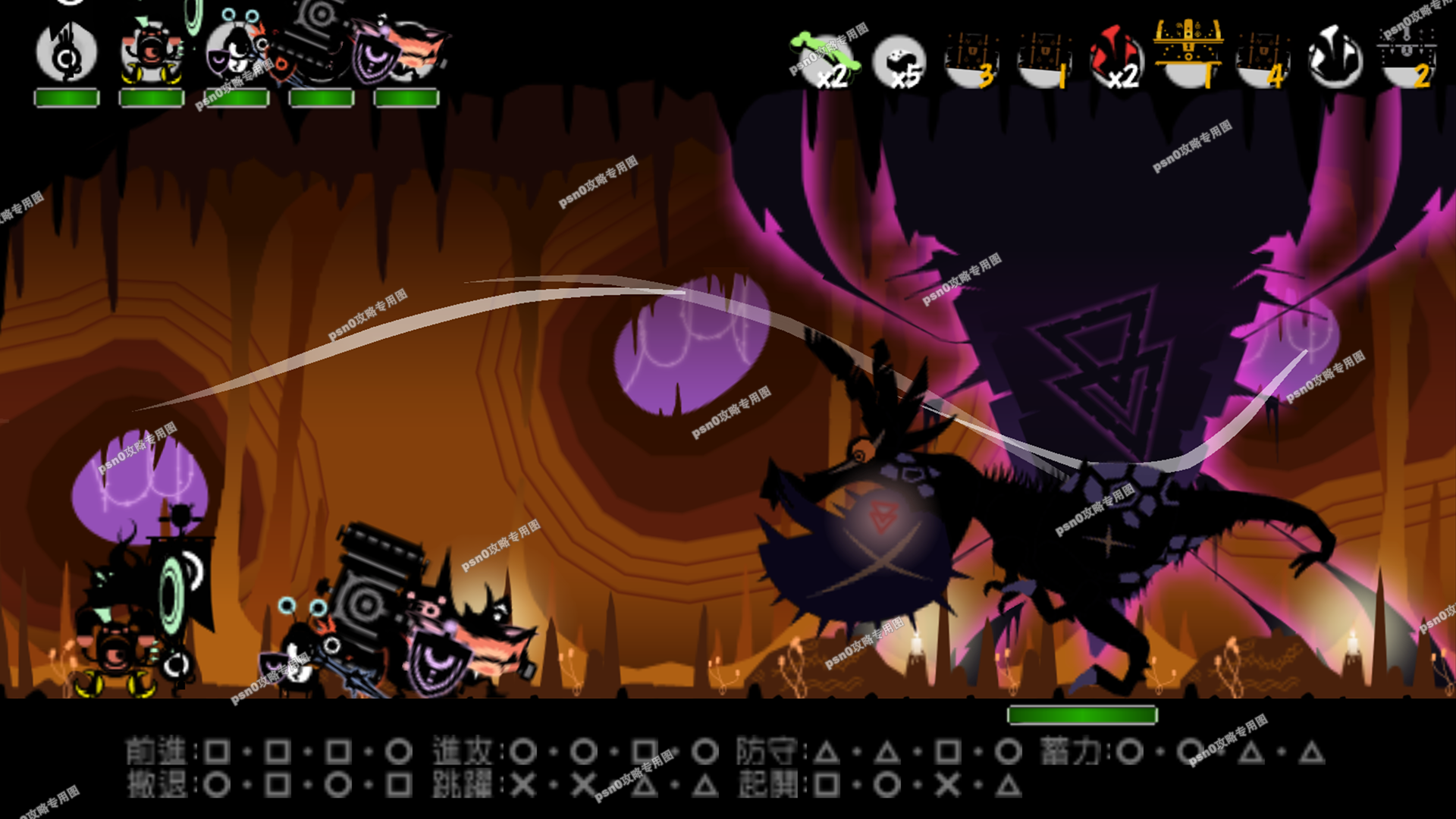The image size is (1456, 819).
Task: Select the Hatapon flag bearer portrait
Action: coord(67,53)
